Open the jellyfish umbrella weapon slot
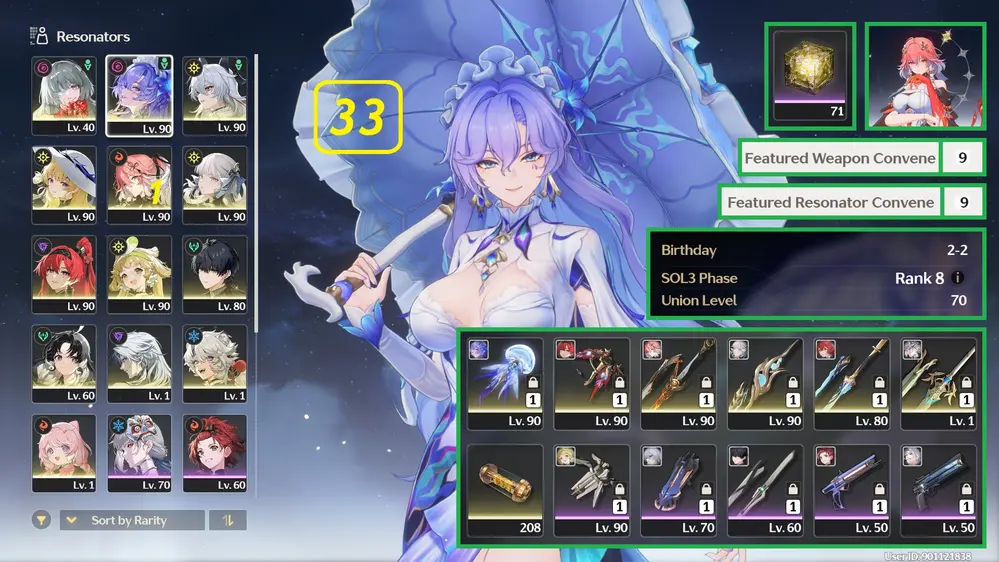 tap(505, 383)
